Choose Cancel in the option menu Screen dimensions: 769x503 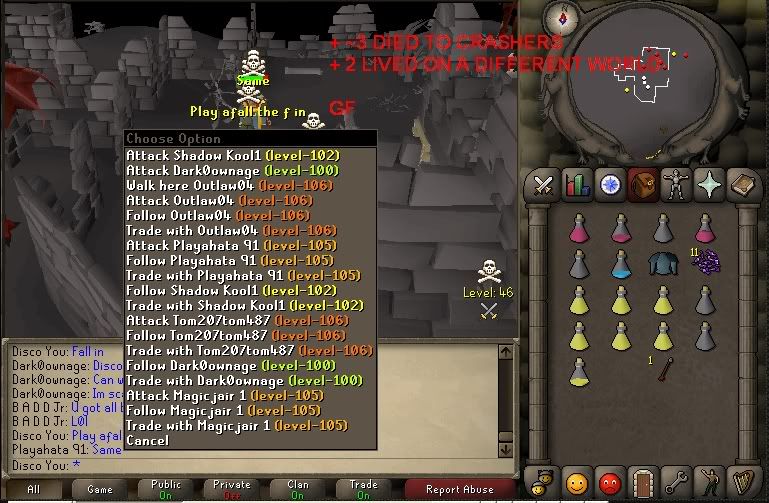point(148,440)
